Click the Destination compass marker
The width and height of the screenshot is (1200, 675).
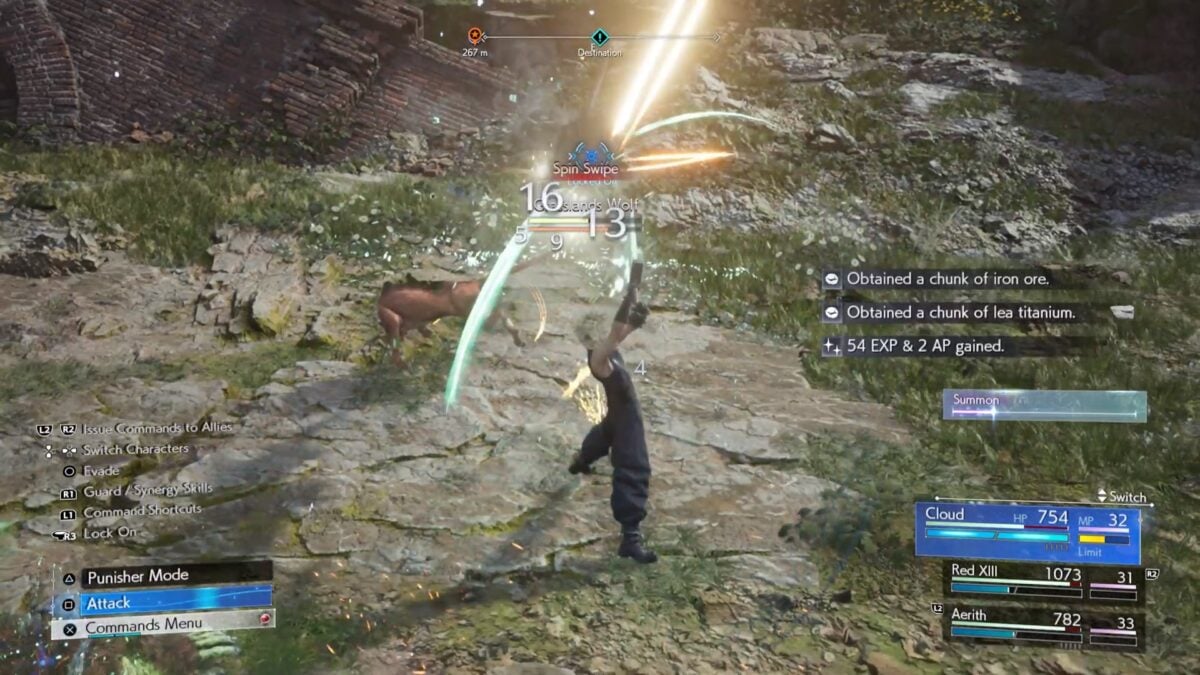pos(599,37)
